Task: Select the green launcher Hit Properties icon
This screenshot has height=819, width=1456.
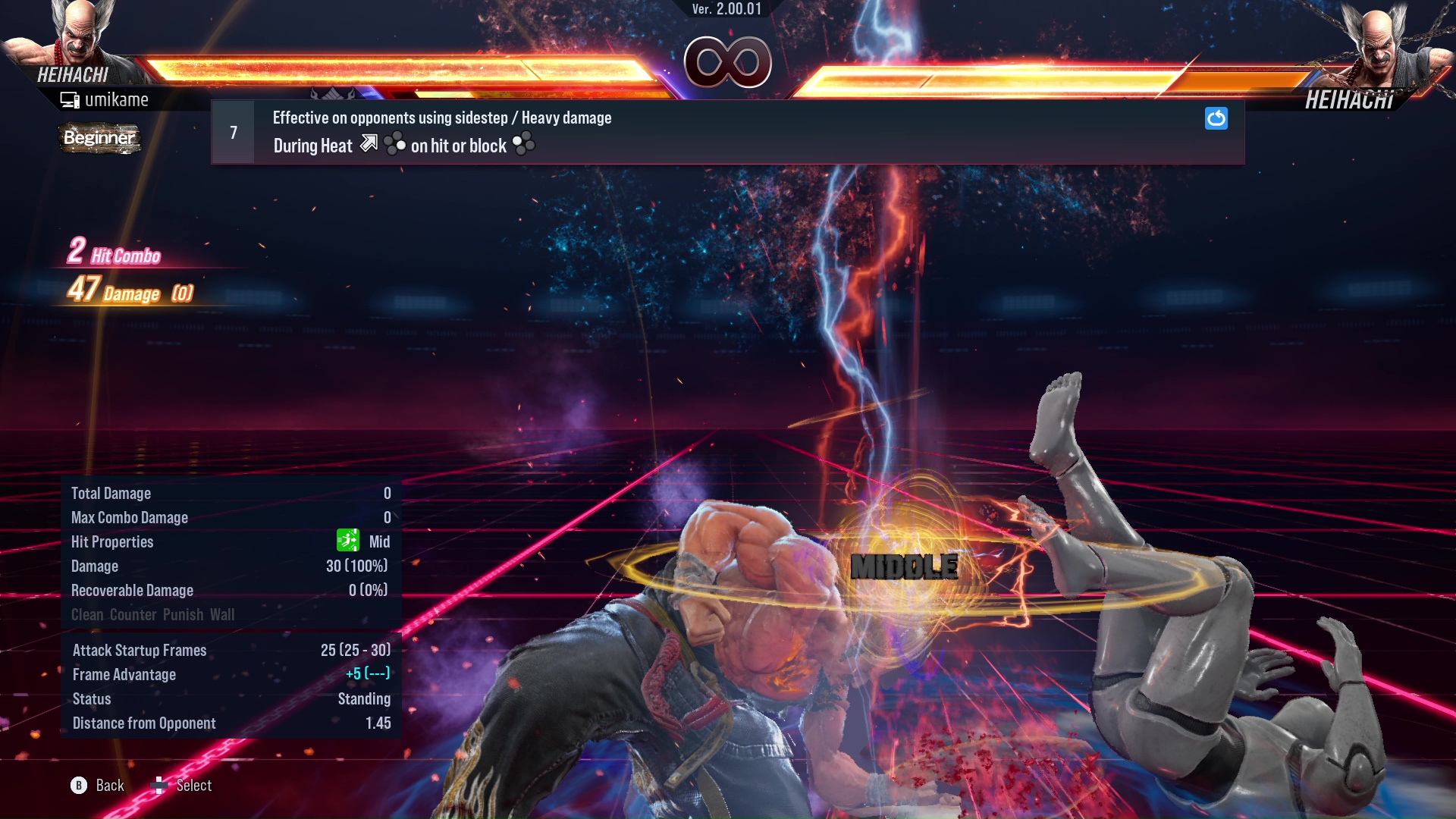Action: click(347, 541)
